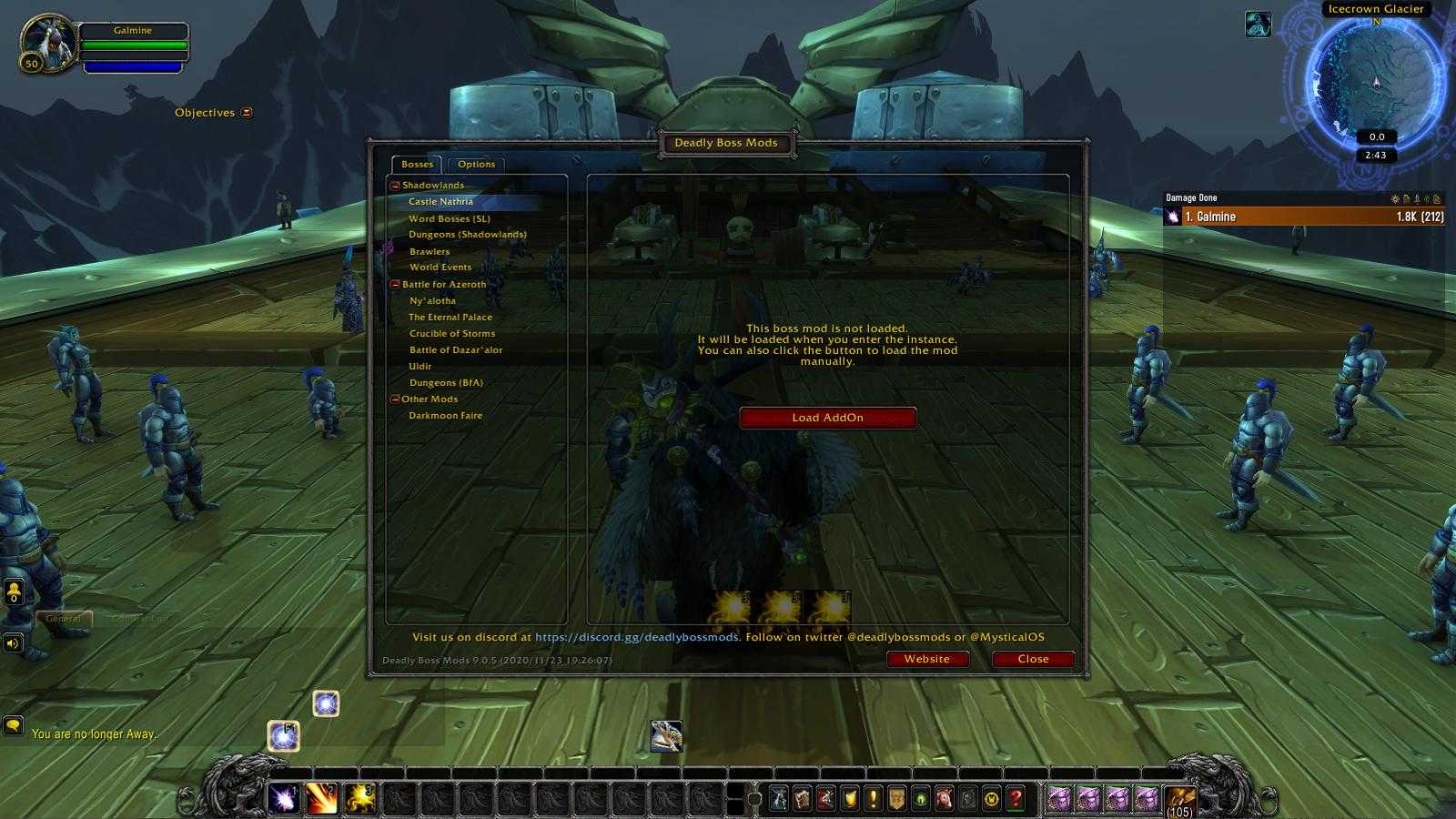
Task: Click the Icecrown Glacier minimap
Action: pos(1375,82)
